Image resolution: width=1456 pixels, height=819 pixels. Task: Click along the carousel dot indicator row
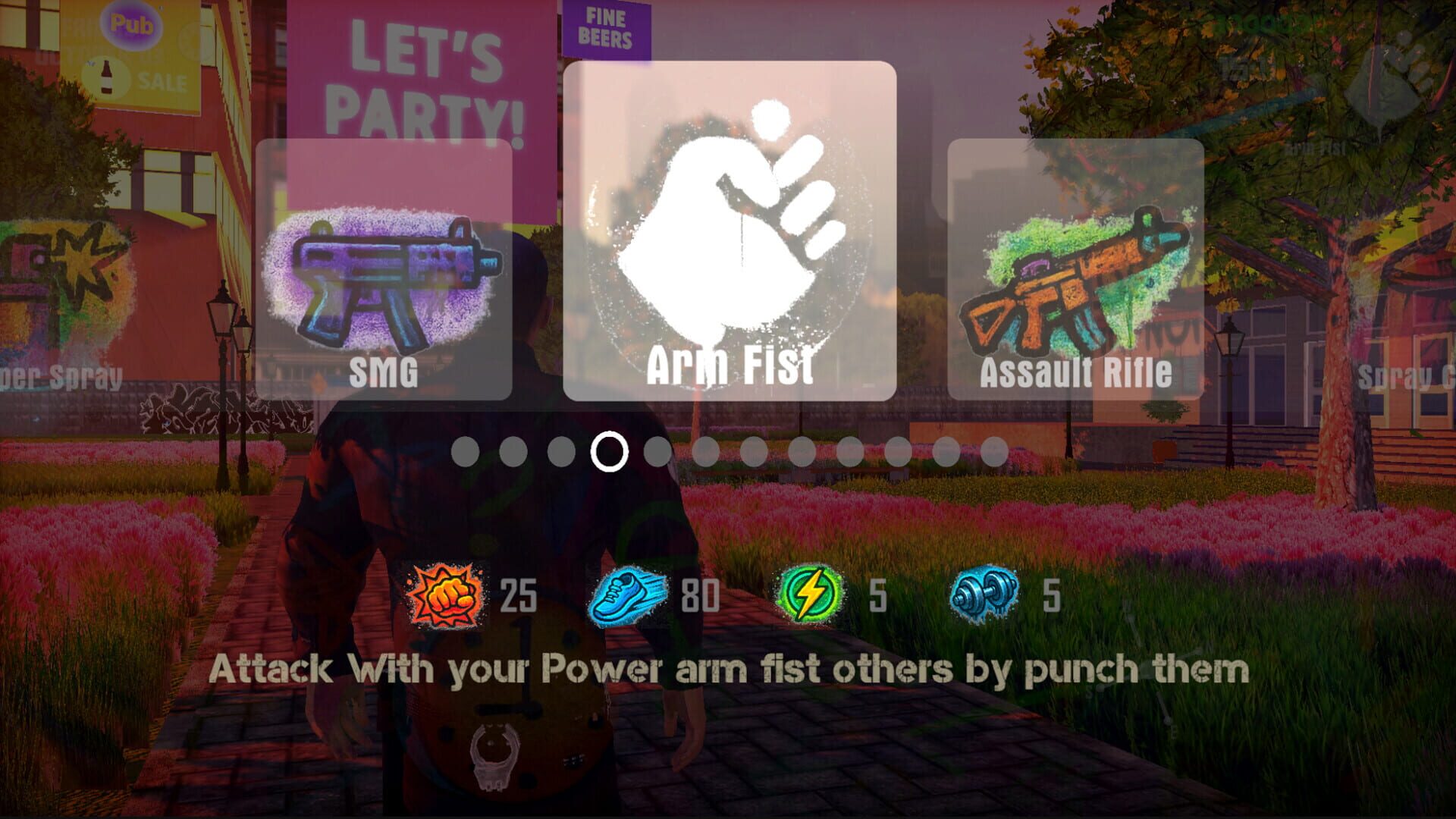(728, 453)
